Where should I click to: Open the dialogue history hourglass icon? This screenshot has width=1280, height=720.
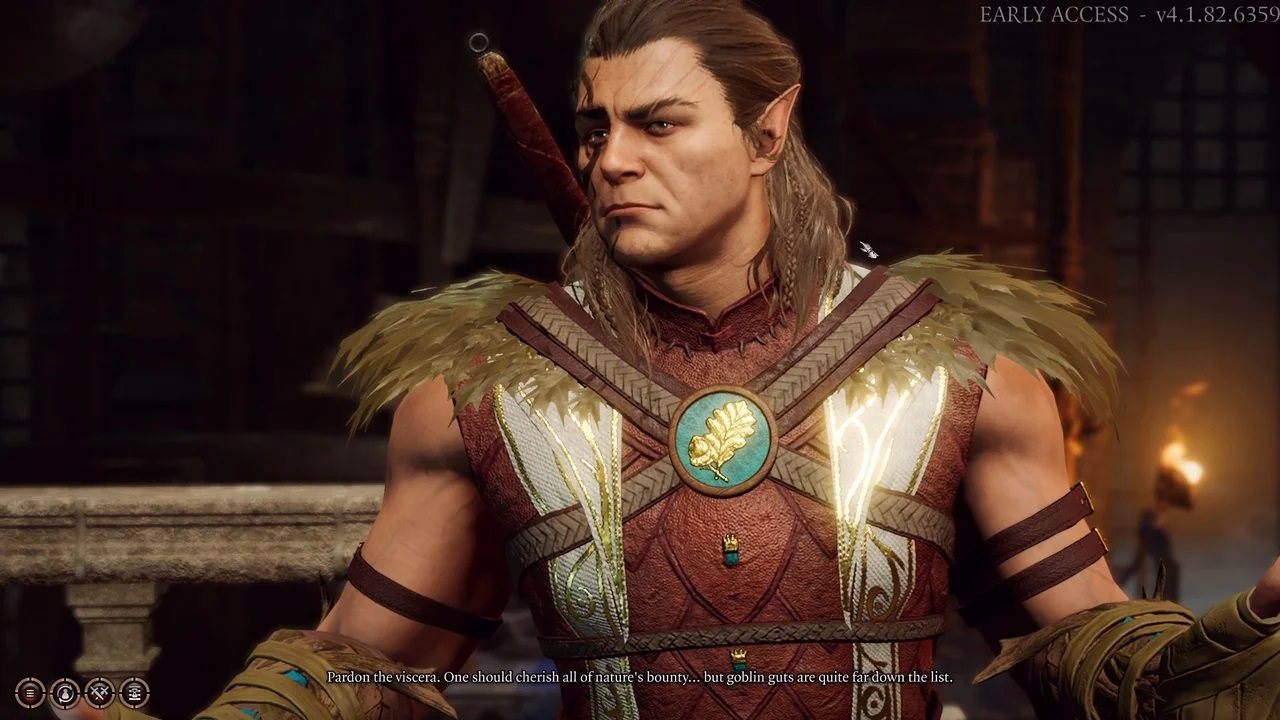point(134,691)
